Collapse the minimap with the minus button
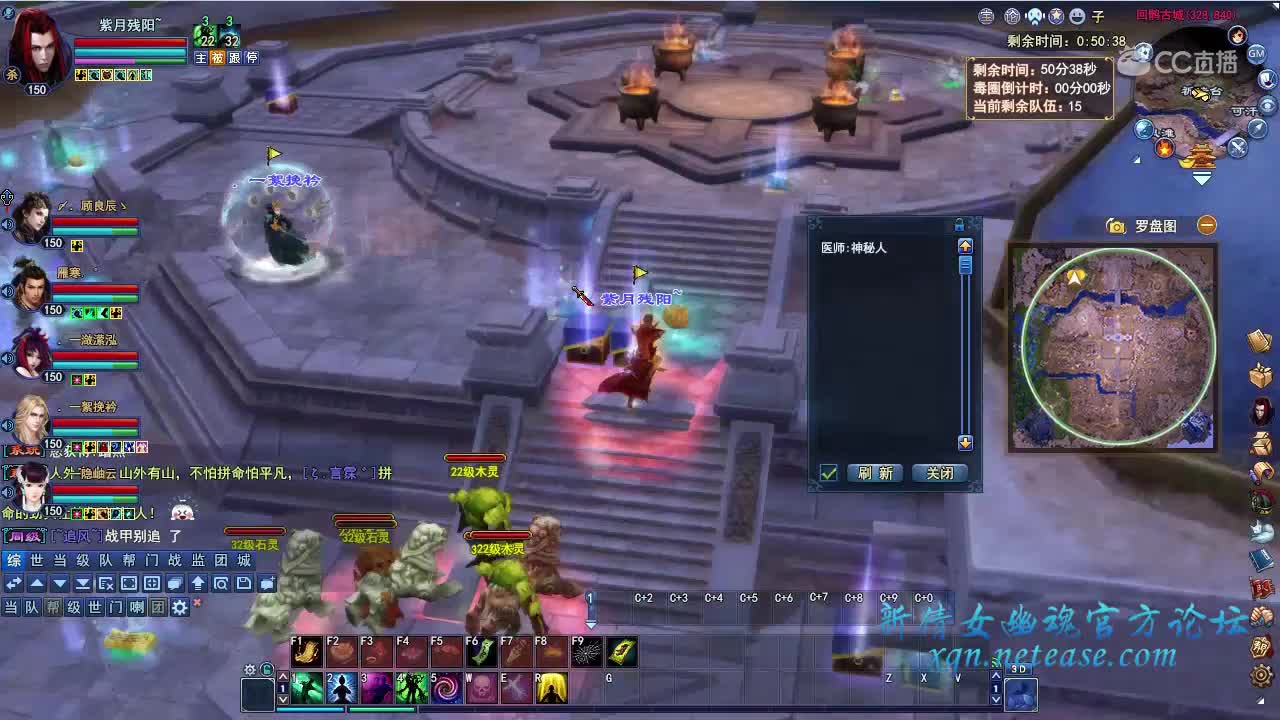This screenshot has width=1280, height=720. 1207,225
